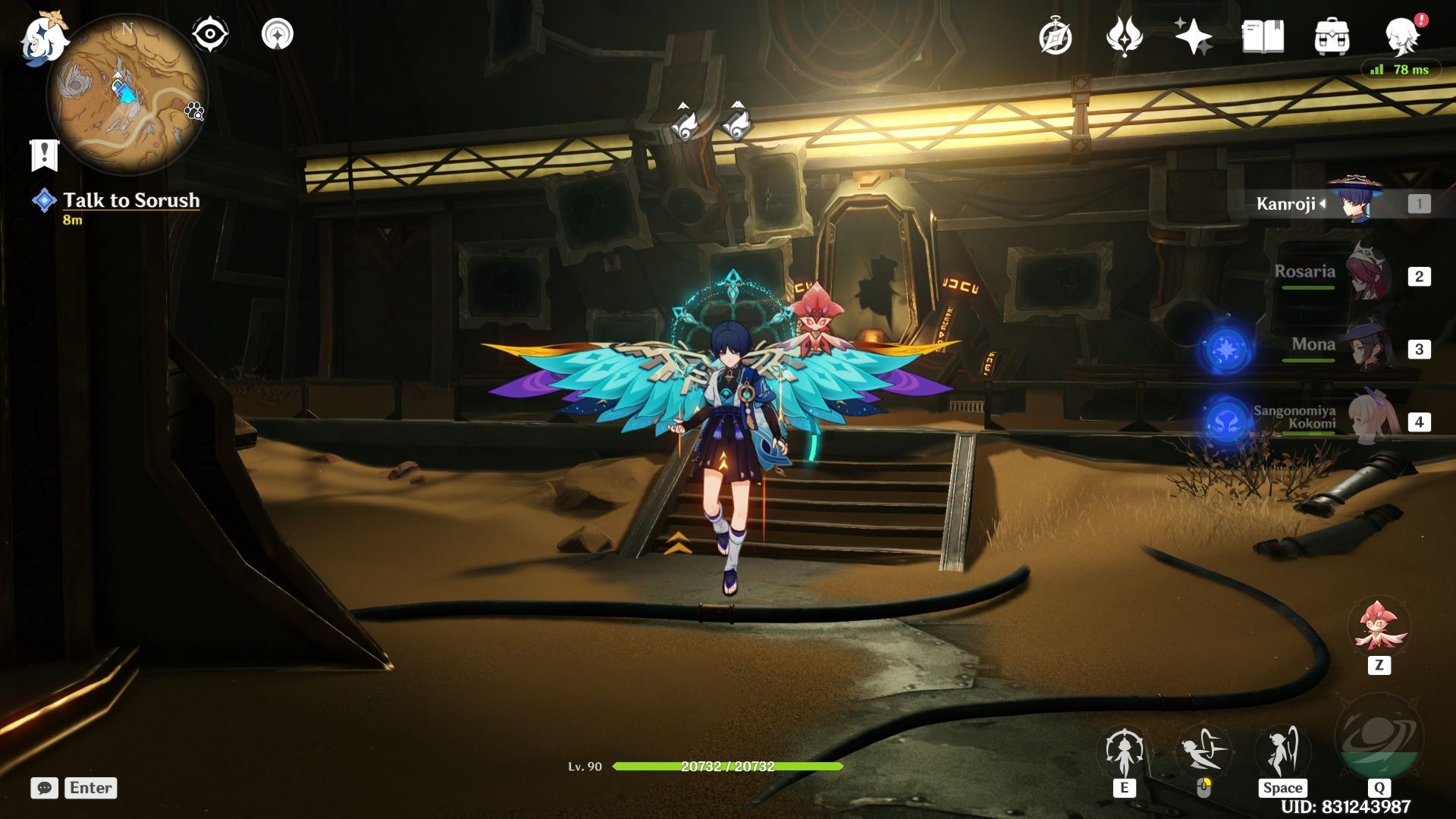This screenshot has height=819, width=1456.
Task: Open the Wish banner menu
Action: point(1126,33)
